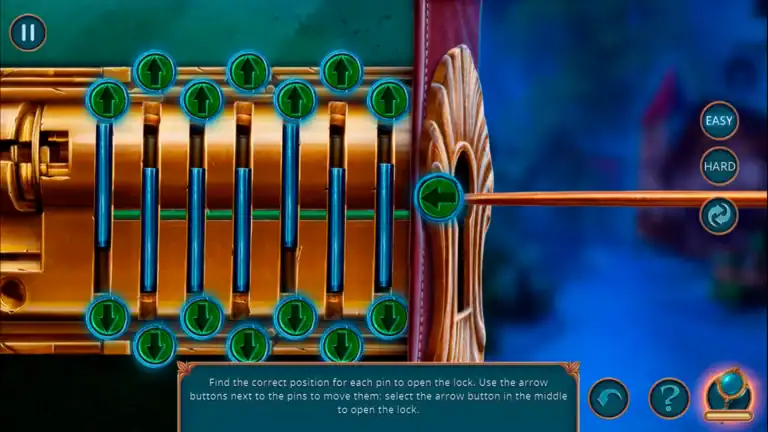Click the curved back arrow button
Screen dimensions: 768x432
[x=609, y=398]
